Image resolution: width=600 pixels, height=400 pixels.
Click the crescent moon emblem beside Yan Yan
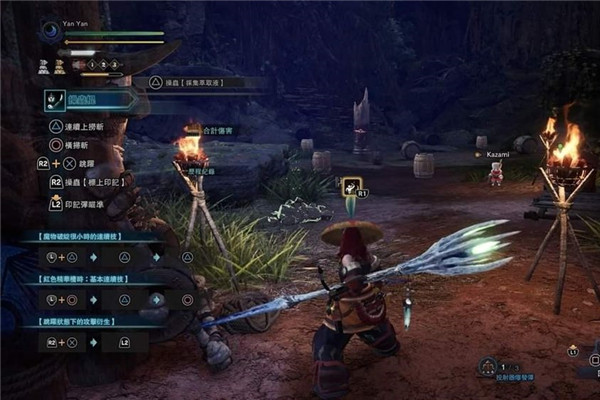pyautogui.click(x=50, y=32)
